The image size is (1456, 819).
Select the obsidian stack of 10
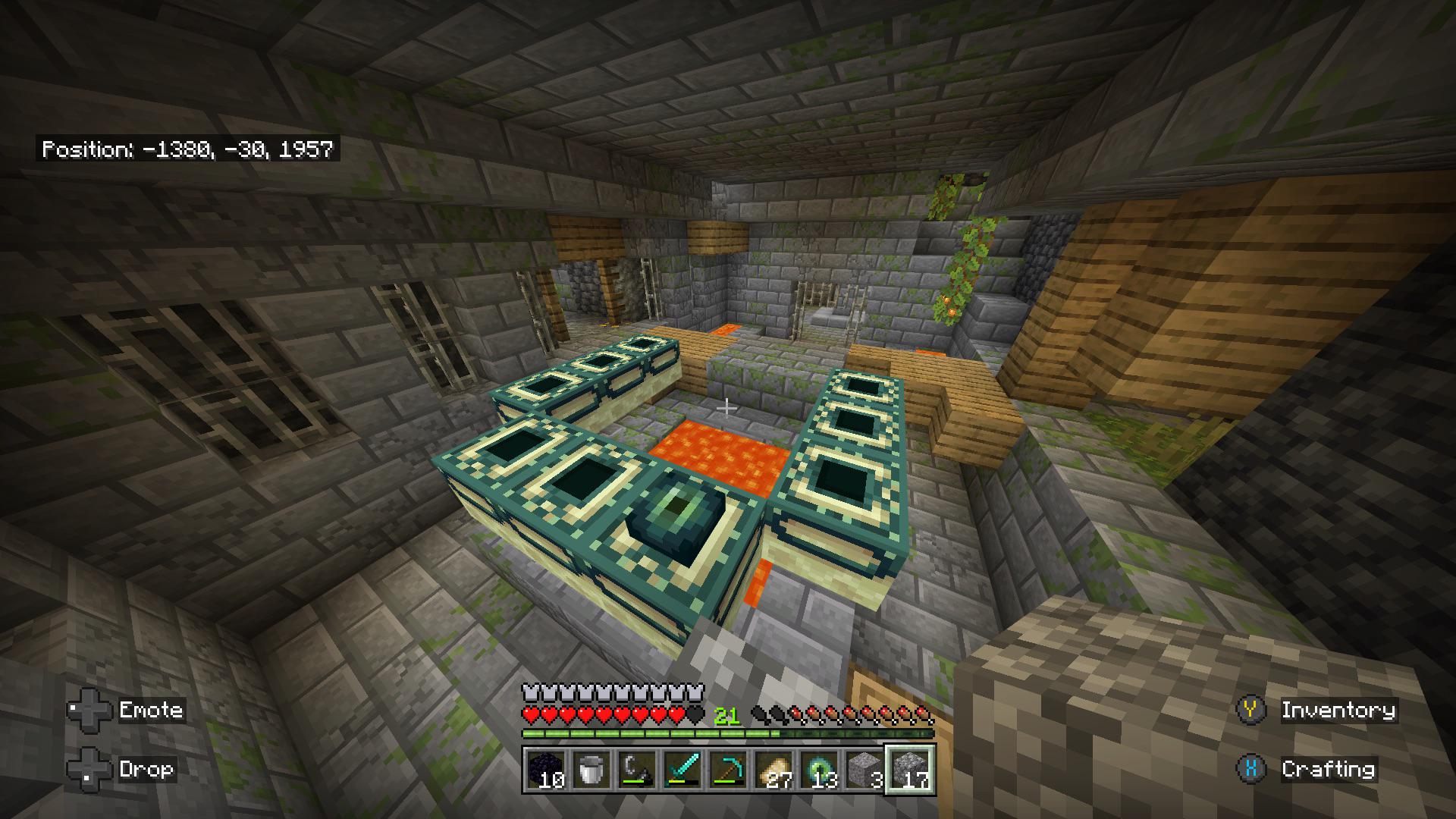point(546,770)
